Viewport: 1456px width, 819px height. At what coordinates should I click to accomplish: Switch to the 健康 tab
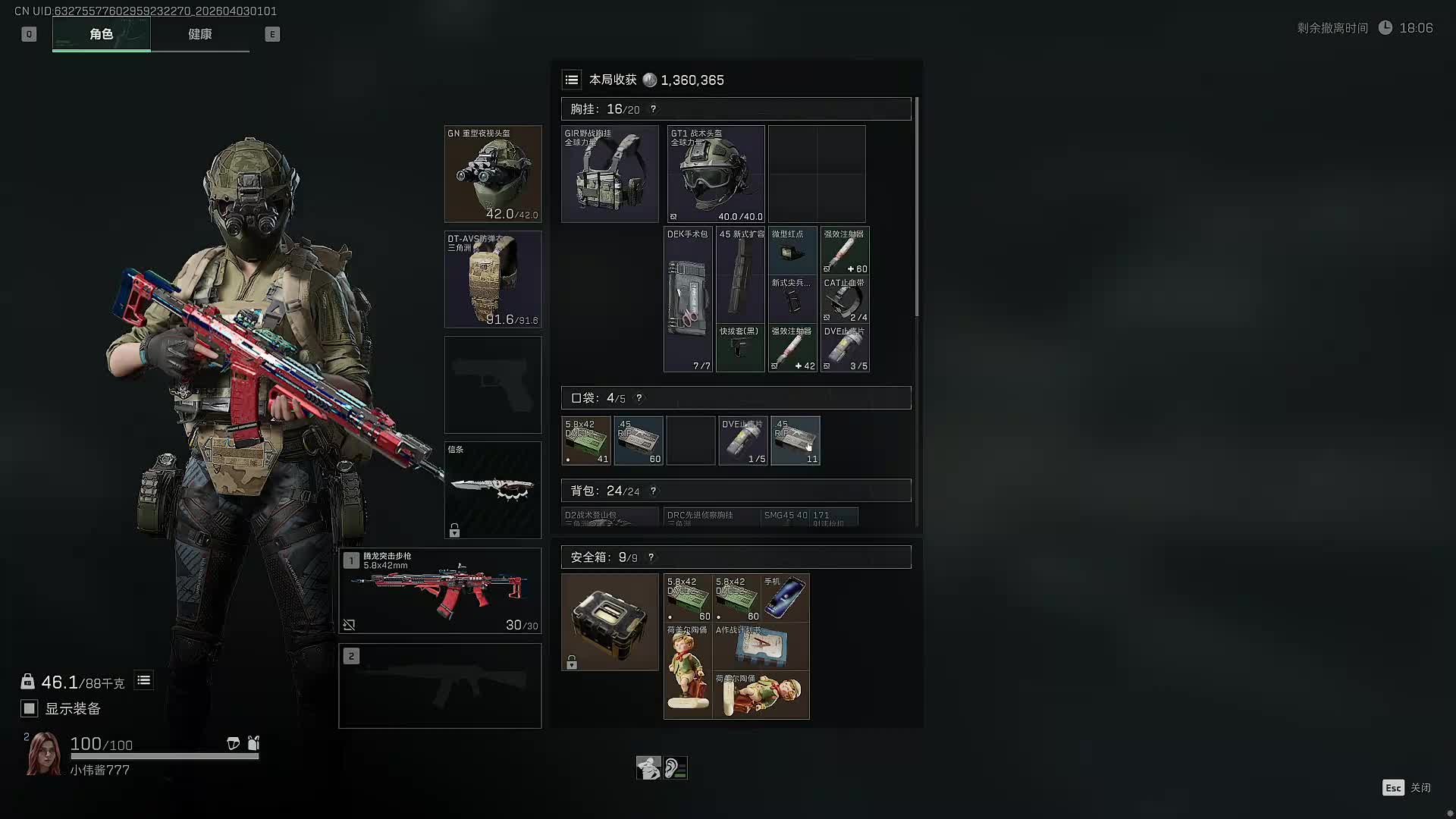pos(200,34)
